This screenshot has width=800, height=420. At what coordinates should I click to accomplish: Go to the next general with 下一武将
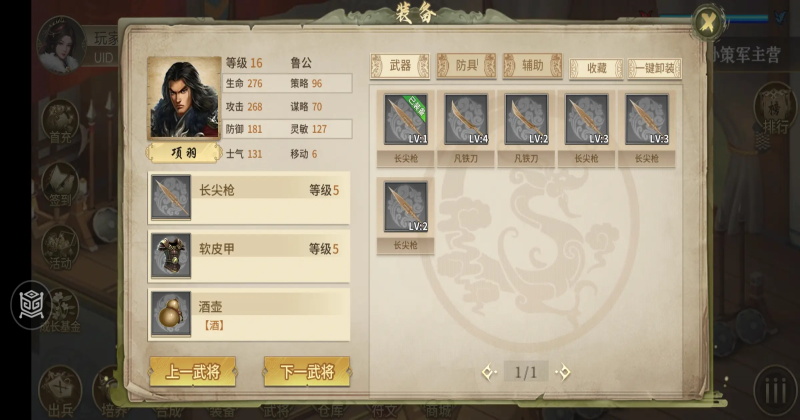tap(307, 371)
